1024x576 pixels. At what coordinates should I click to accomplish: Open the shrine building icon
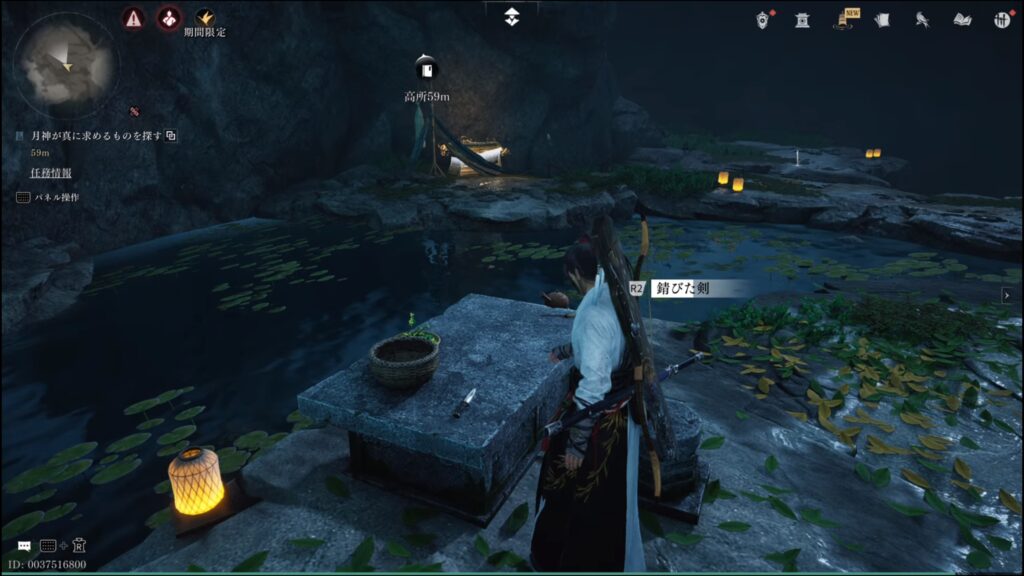click(x=802, y=19)
